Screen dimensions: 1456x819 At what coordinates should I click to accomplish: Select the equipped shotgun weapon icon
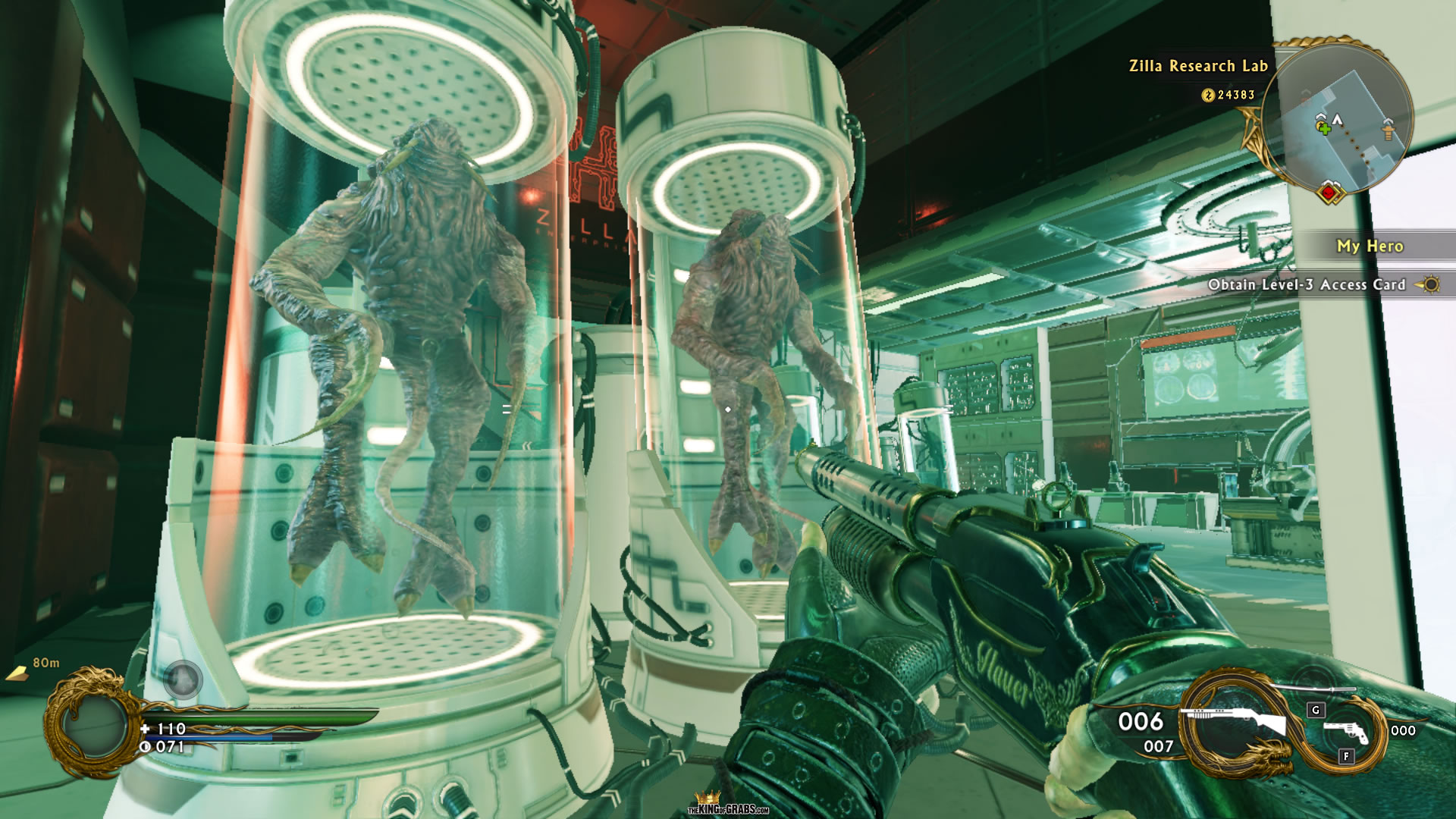point(1236,720)
